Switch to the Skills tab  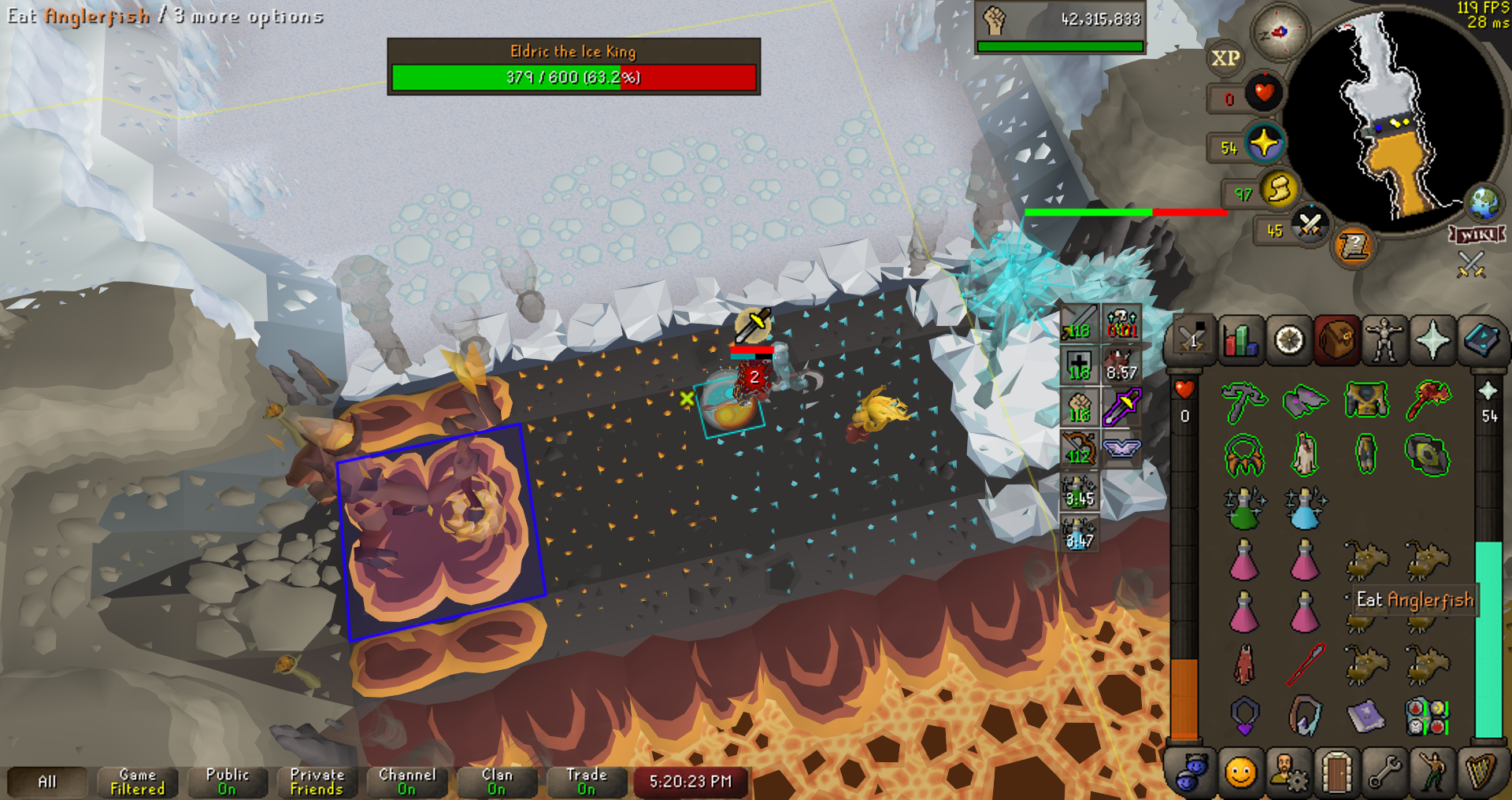pos(1240,341)
